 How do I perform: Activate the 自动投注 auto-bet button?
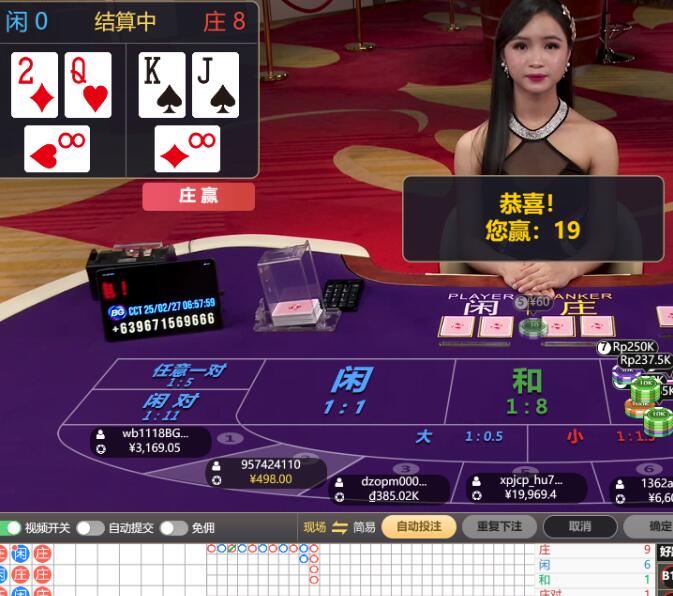tap(418, 526)
